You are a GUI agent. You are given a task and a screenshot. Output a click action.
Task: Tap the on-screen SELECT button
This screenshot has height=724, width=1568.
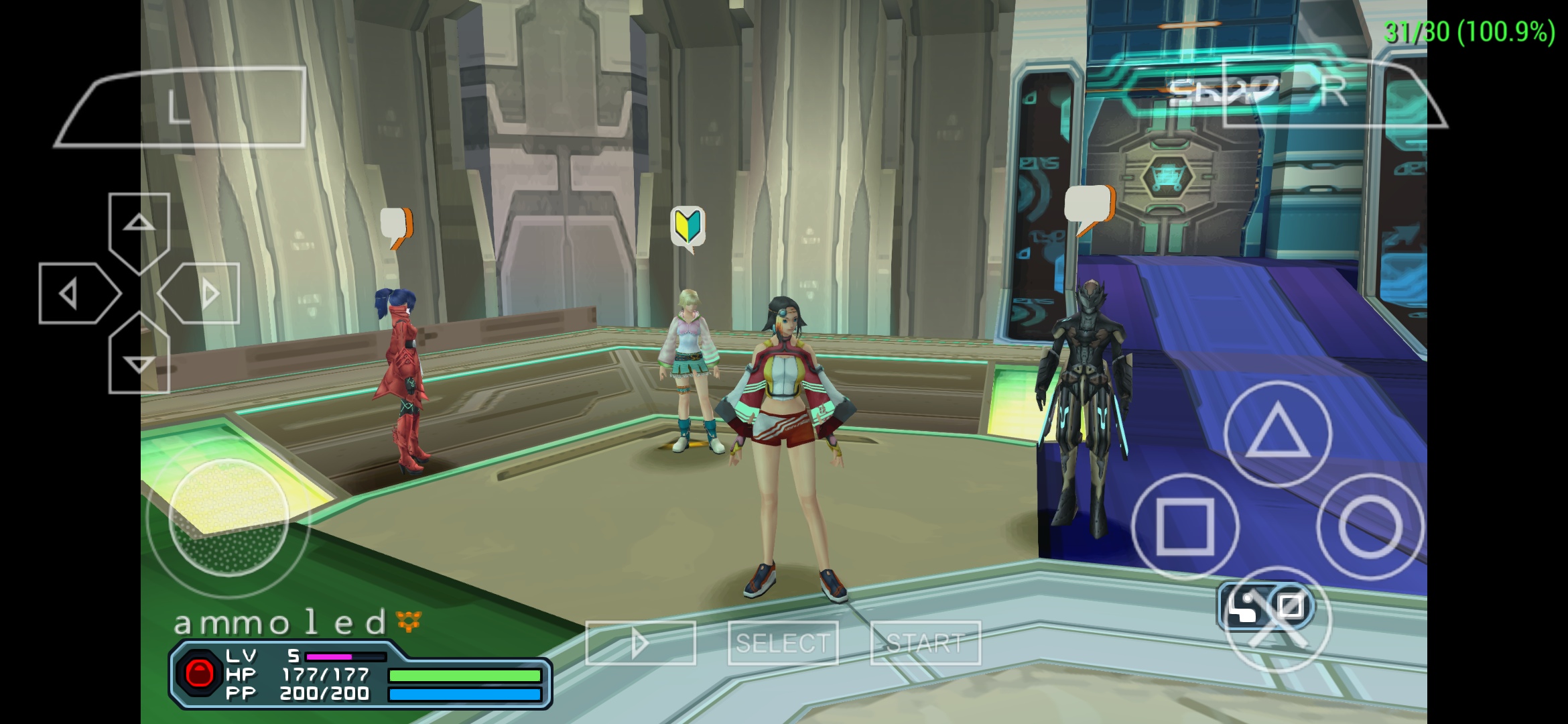pos(783,644)
